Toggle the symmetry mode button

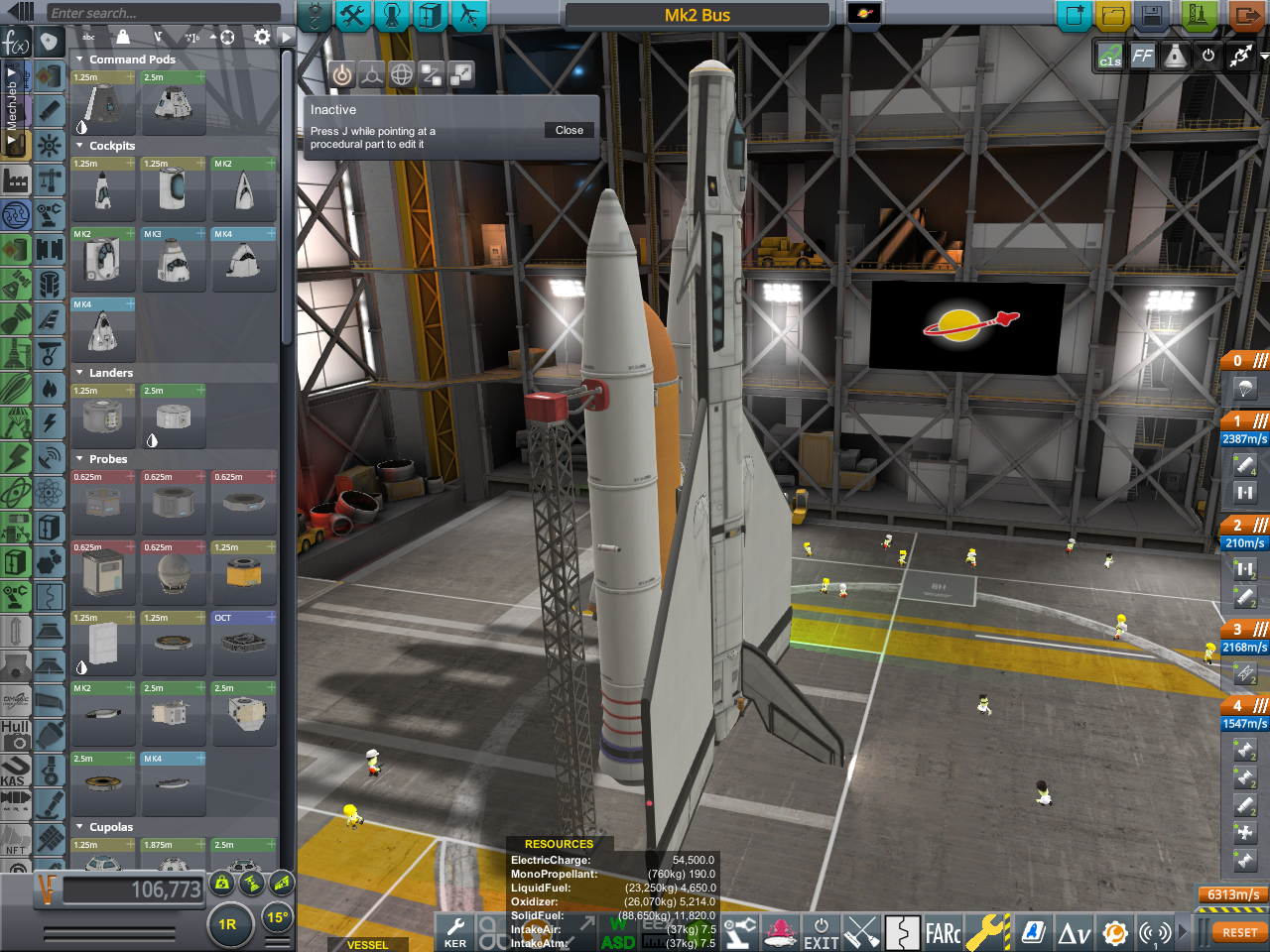[227, 924]
